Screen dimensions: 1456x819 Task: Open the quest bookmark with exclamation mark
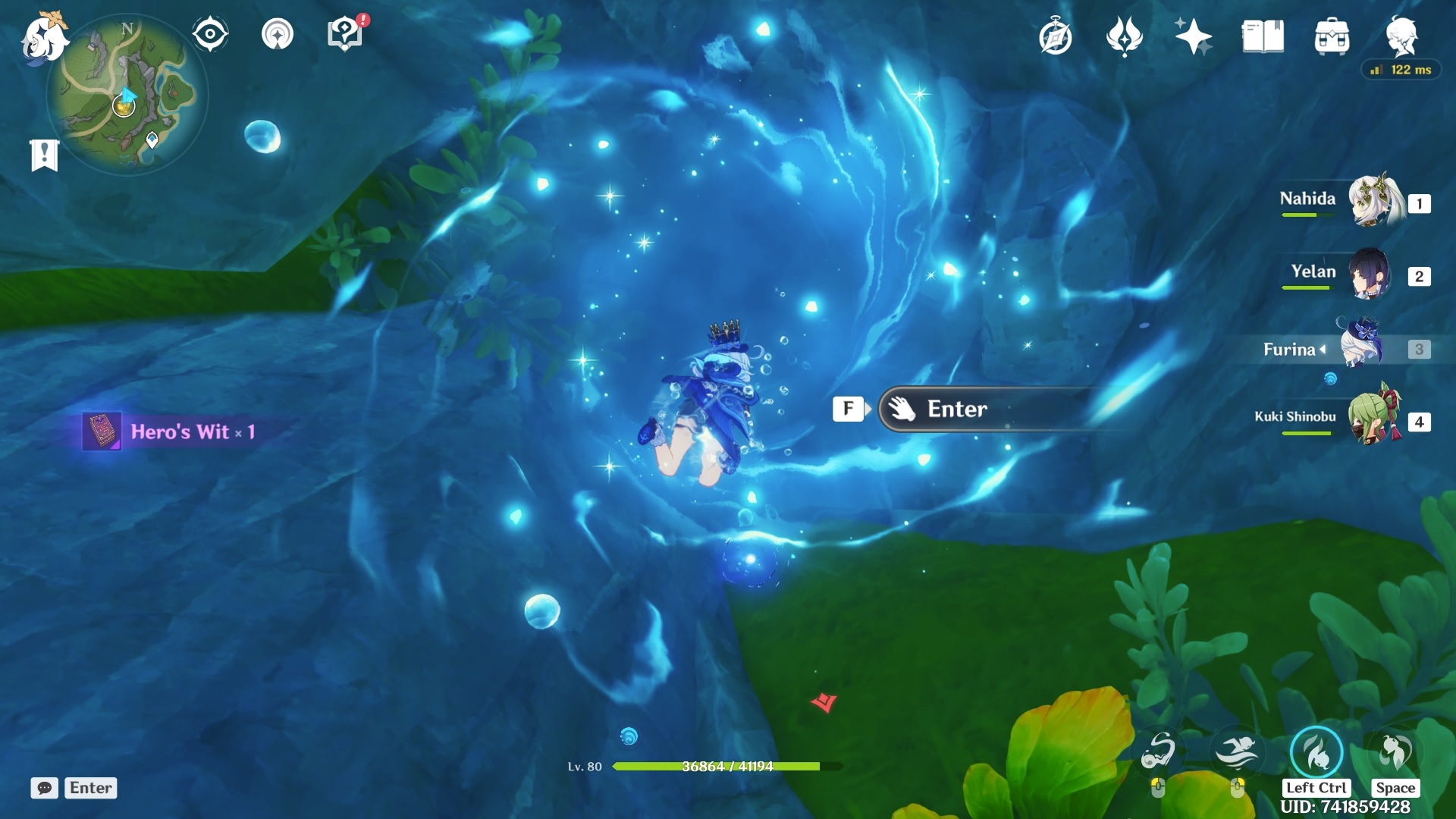45,155
